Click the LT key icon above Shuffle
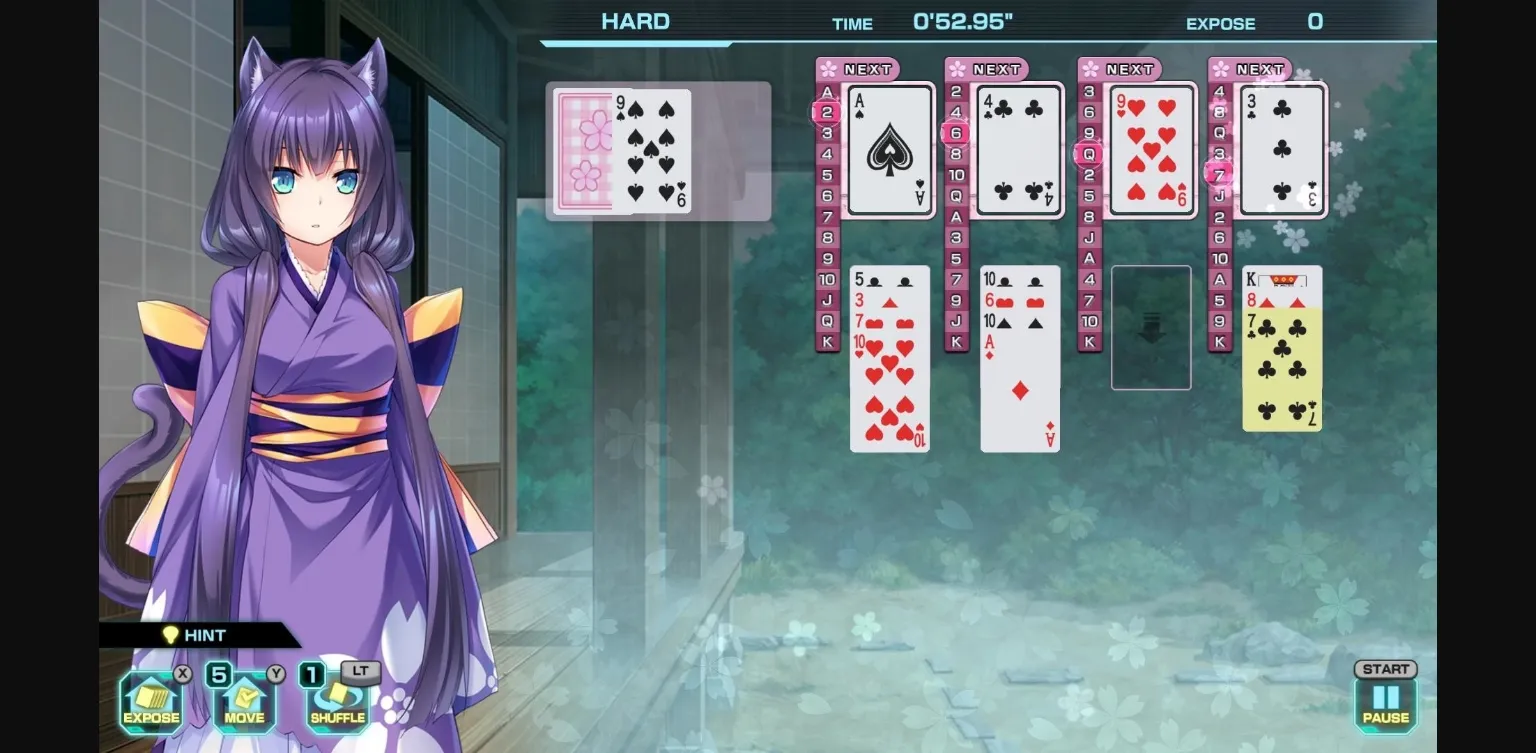1536x753 pixels. (361, 671)
